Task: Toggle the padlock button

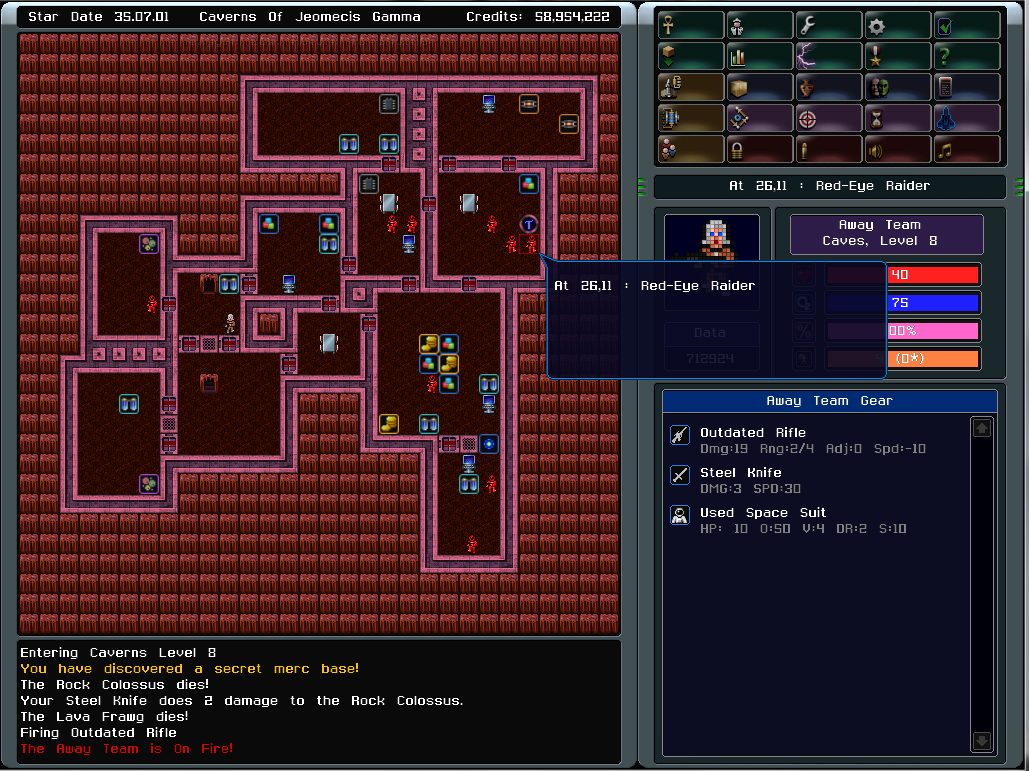Action: [x=760, y=150]
